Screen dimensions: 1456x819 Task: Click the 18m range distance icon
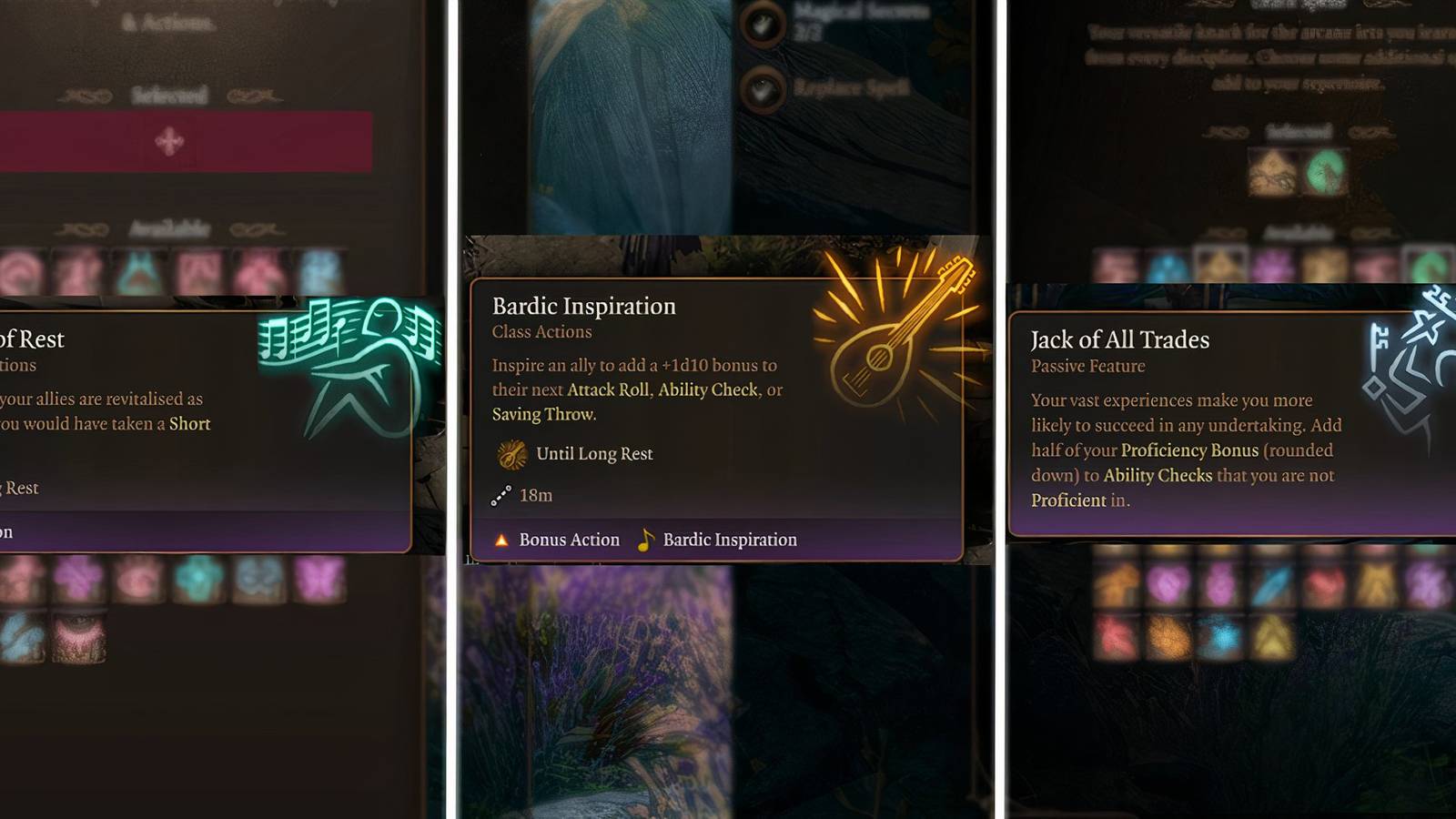tap(500, 494)
